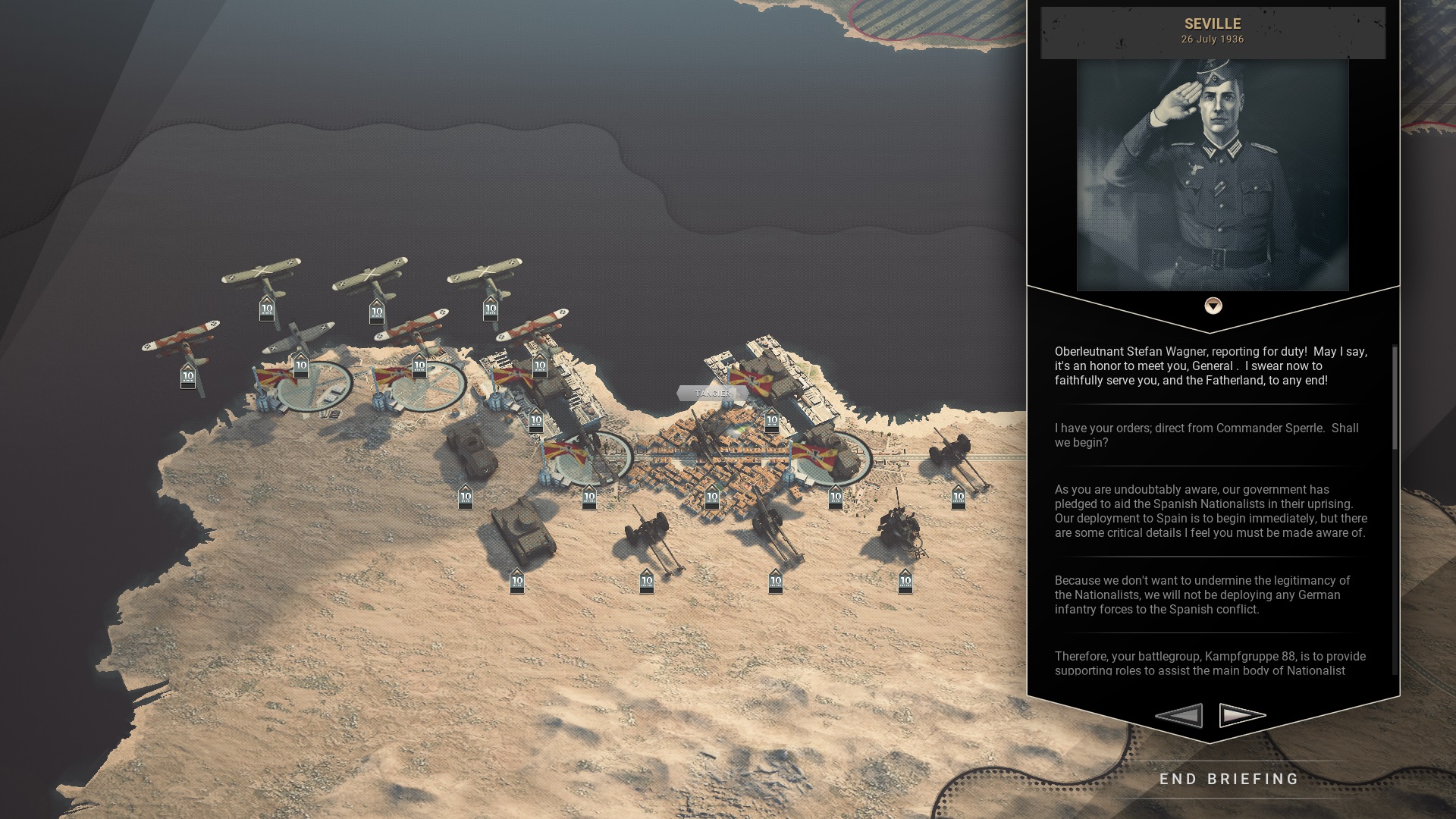Viewport: 1456px width, 819px height.
Task: End the briefing
Action: (x=1229, y=780)
